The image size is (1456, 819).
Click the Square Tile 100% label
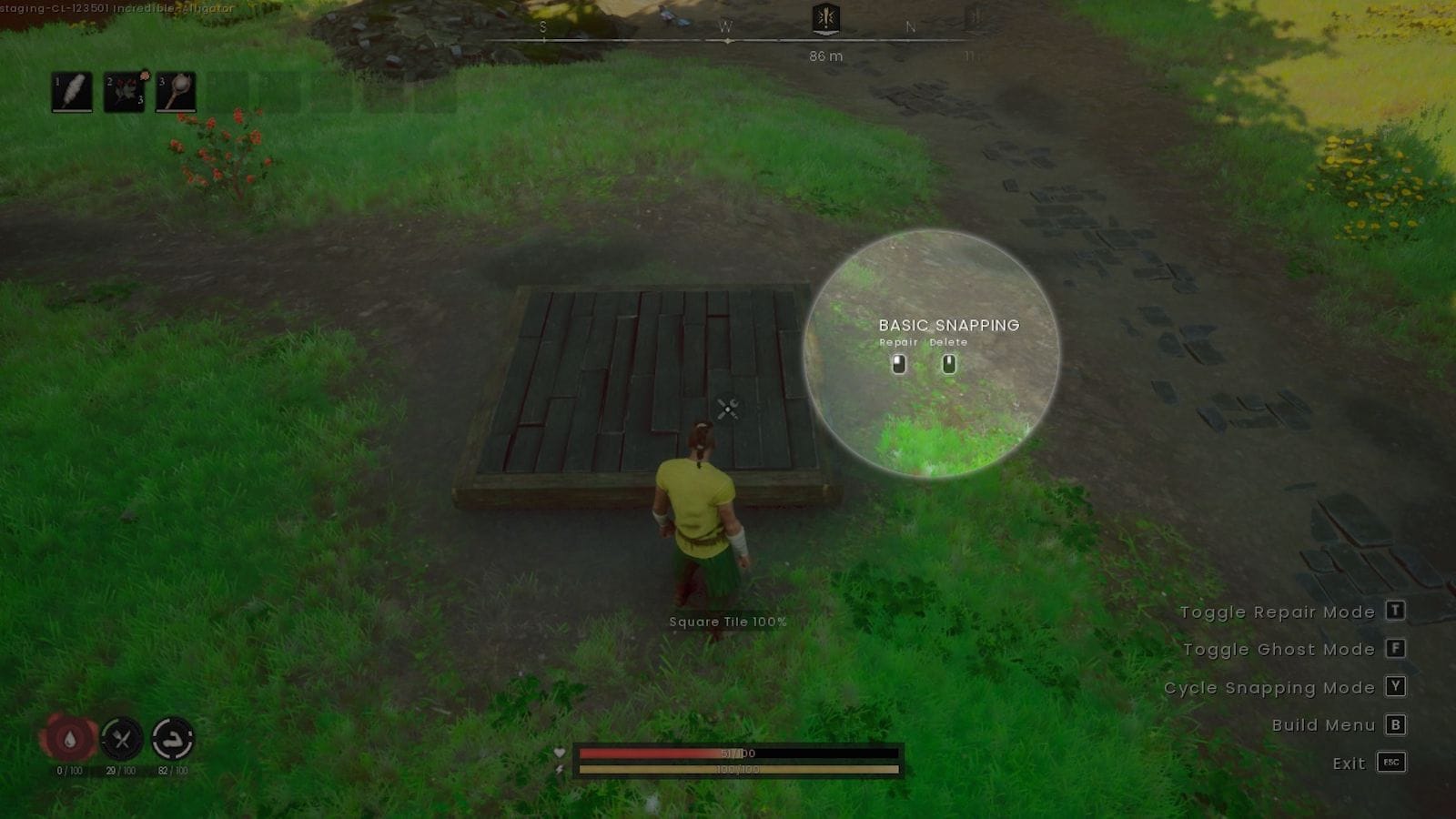pyautogui.click(x=728, y=622)
